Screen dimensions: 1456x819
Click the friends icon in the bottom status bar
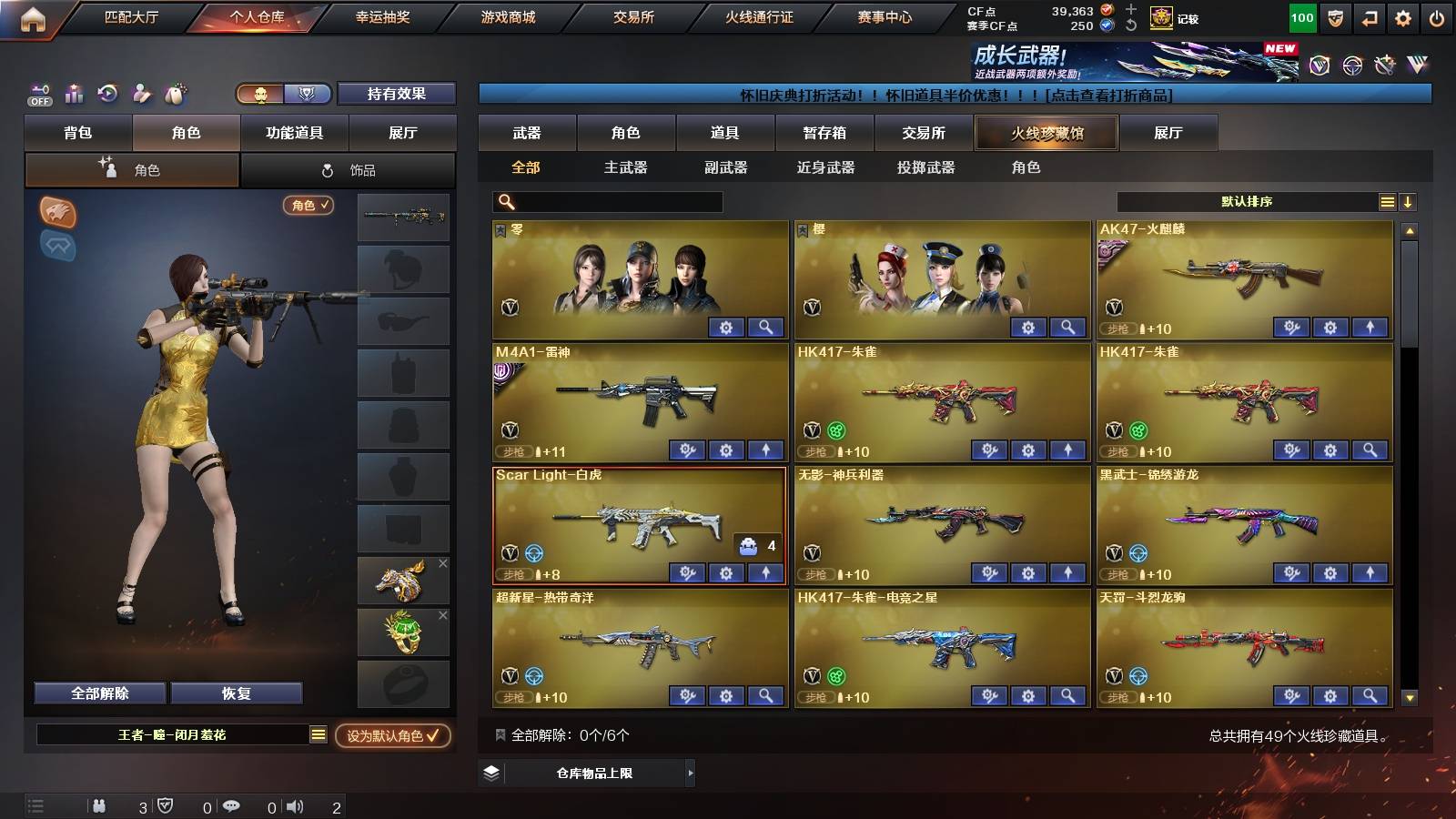click(x=100, y=805)
